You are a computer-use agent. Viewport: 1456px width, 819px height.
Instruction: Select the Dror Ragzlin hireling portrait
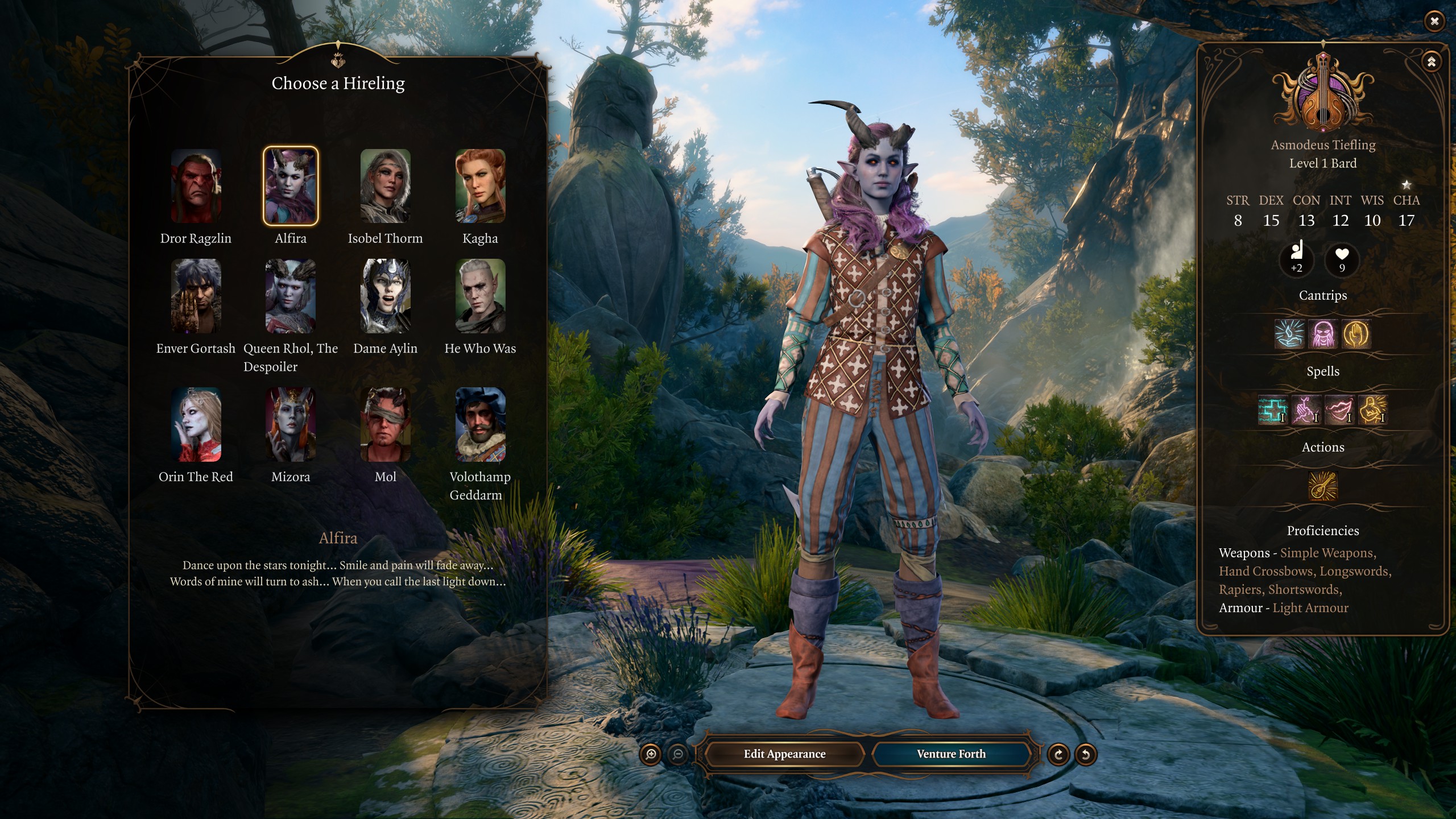point(196,186)
